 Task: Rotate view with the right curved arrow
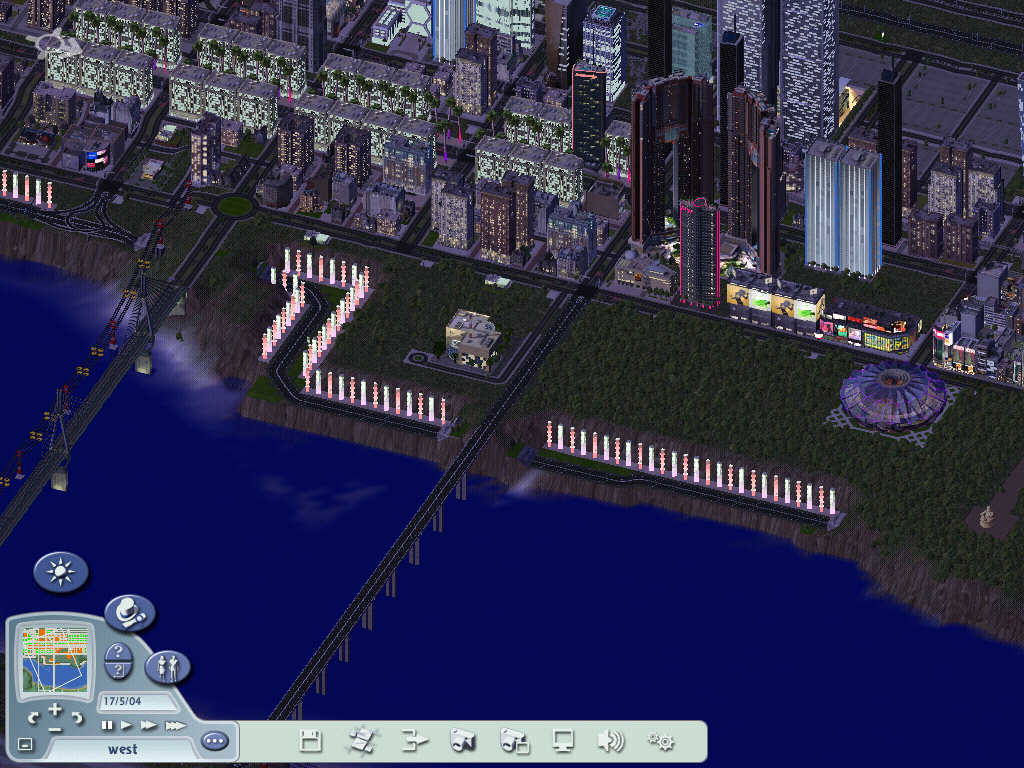[76, 718]
